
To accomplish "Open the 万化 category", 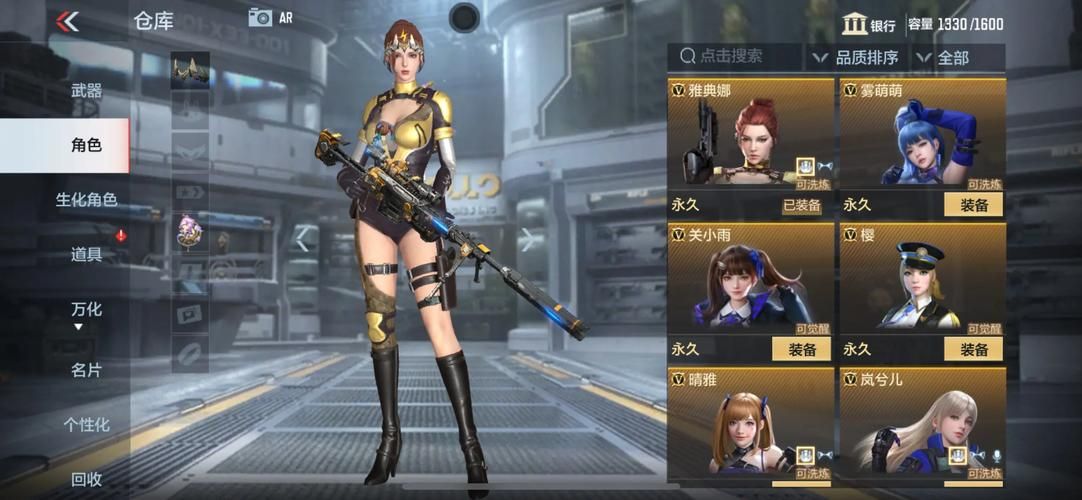I will 86,309.
